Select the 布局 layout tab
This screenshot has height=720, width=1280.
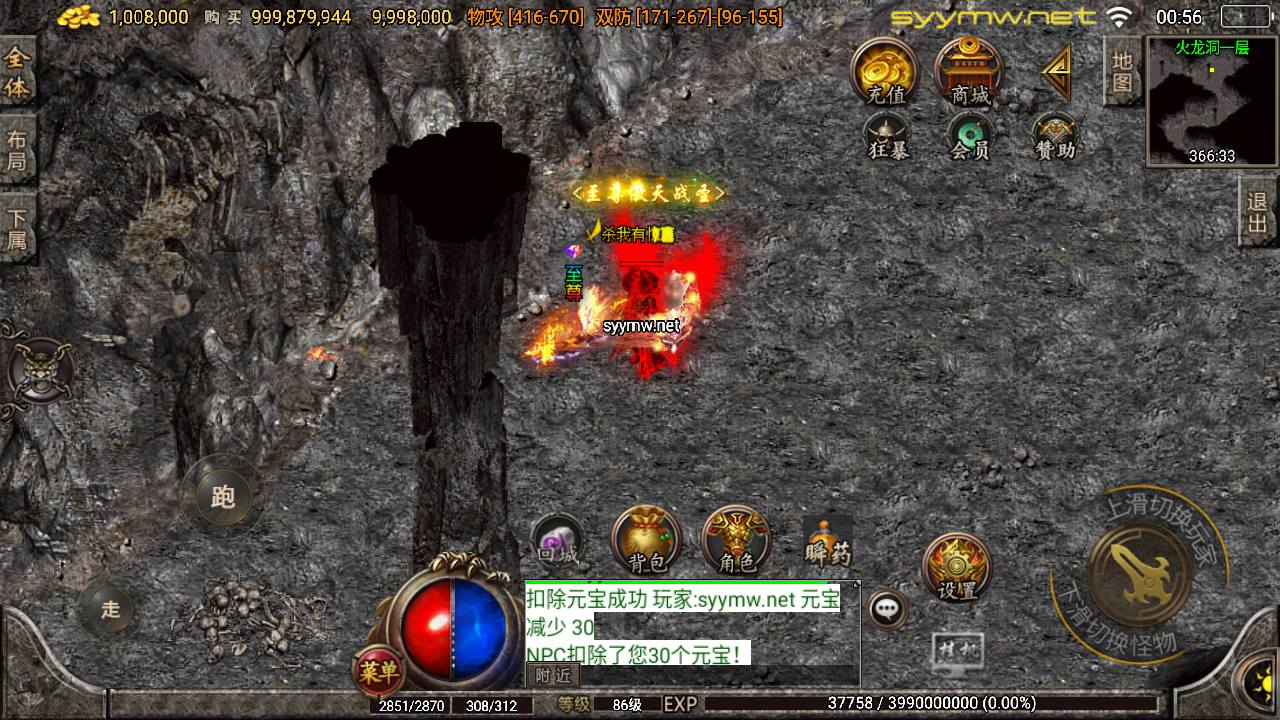click(17, 150)
